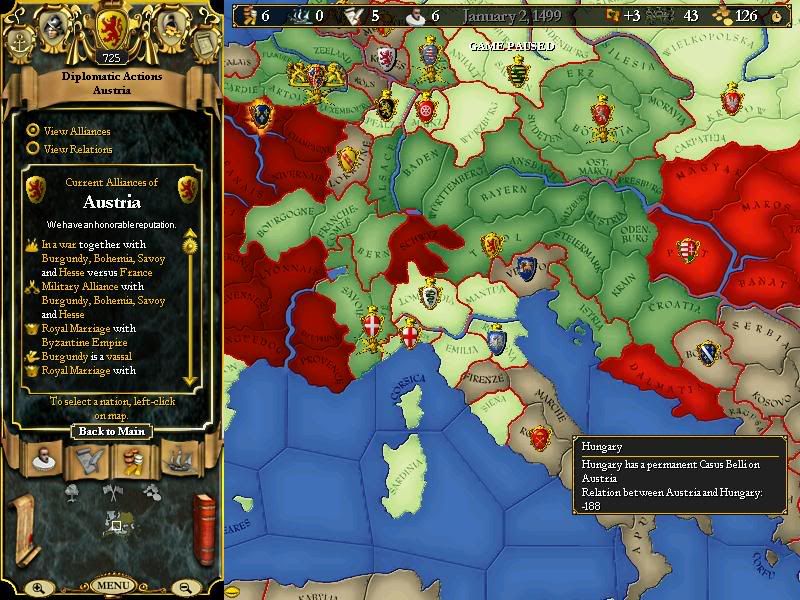Zoom in with the magnifier plus button

[x=37, y=587]
